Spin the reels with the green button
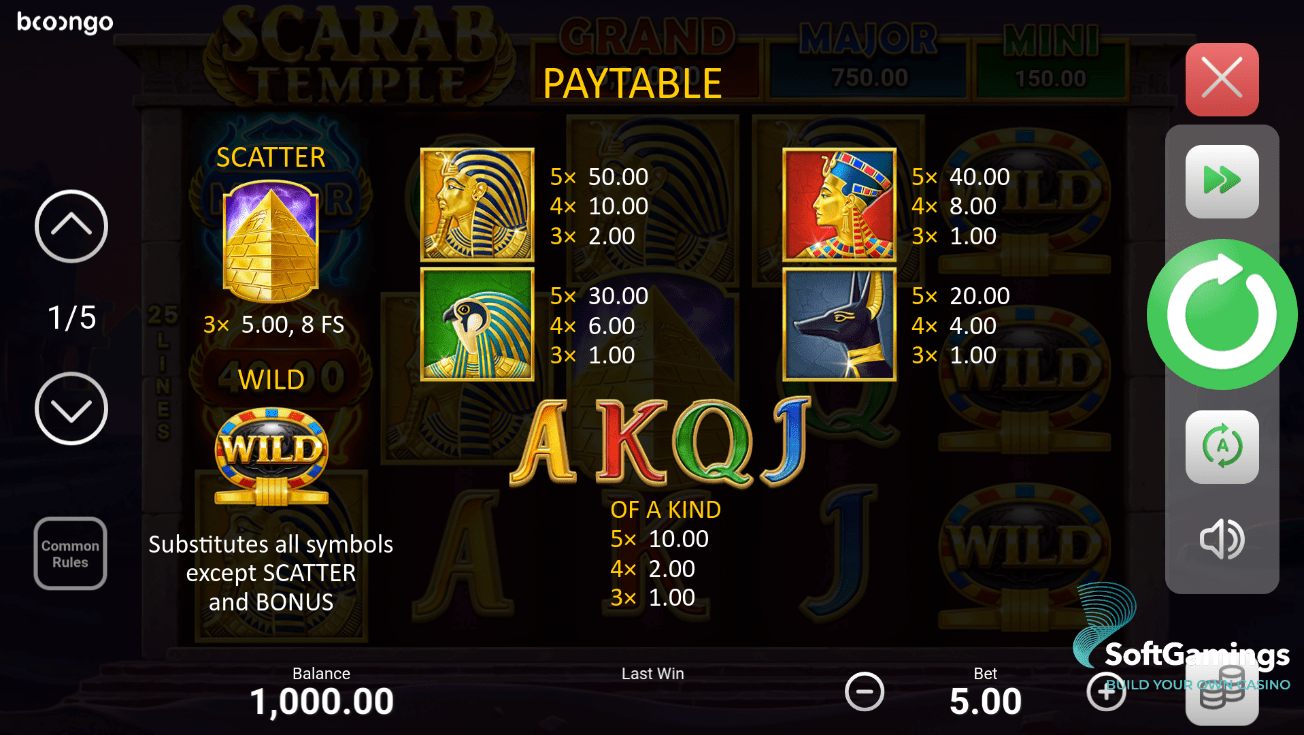1304x735 pixels. pyautogui.click(x=1221, y=315)
